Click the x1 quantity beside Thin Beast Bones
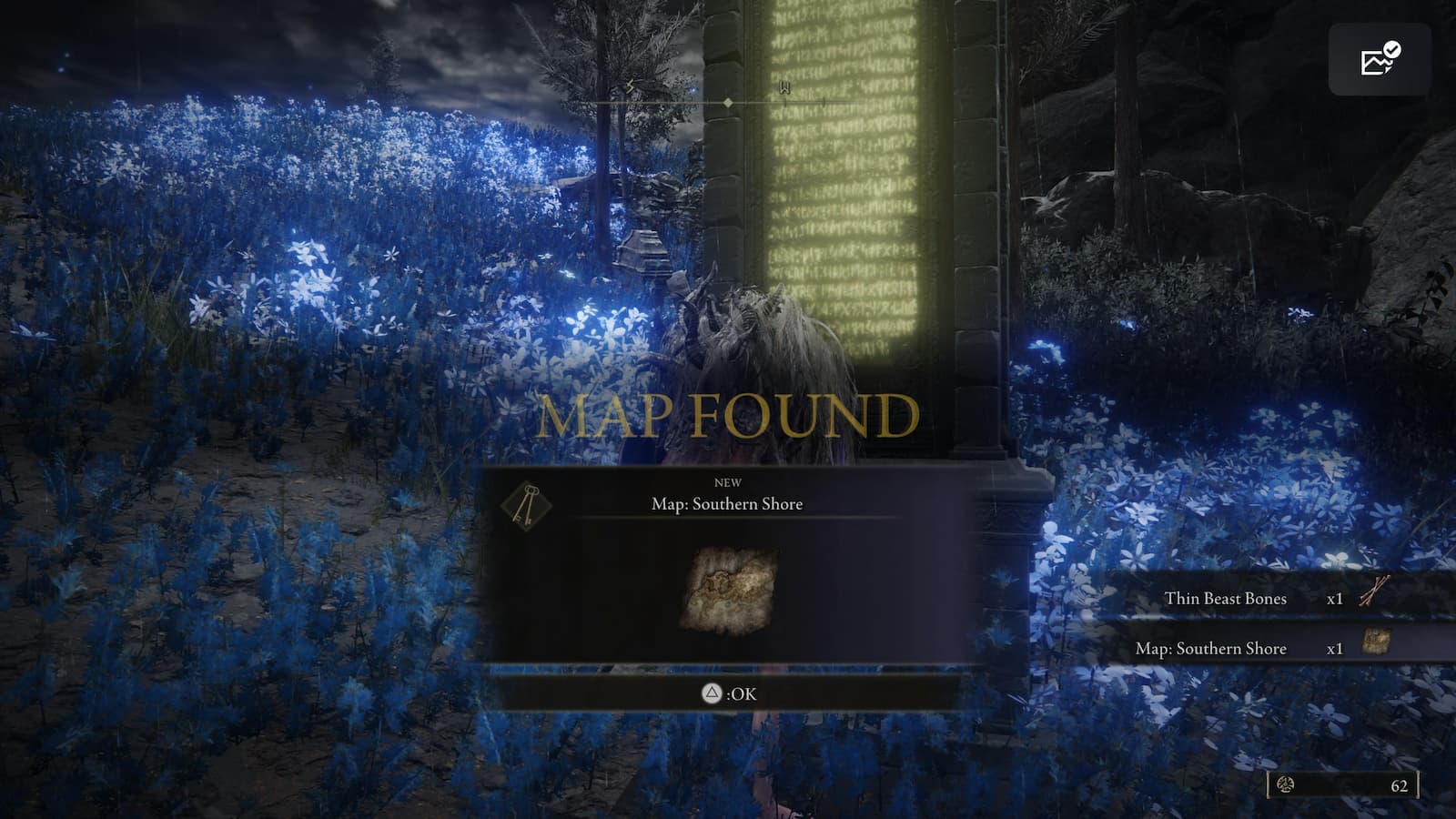1456x819 pixels. (x=1332, y=599)
